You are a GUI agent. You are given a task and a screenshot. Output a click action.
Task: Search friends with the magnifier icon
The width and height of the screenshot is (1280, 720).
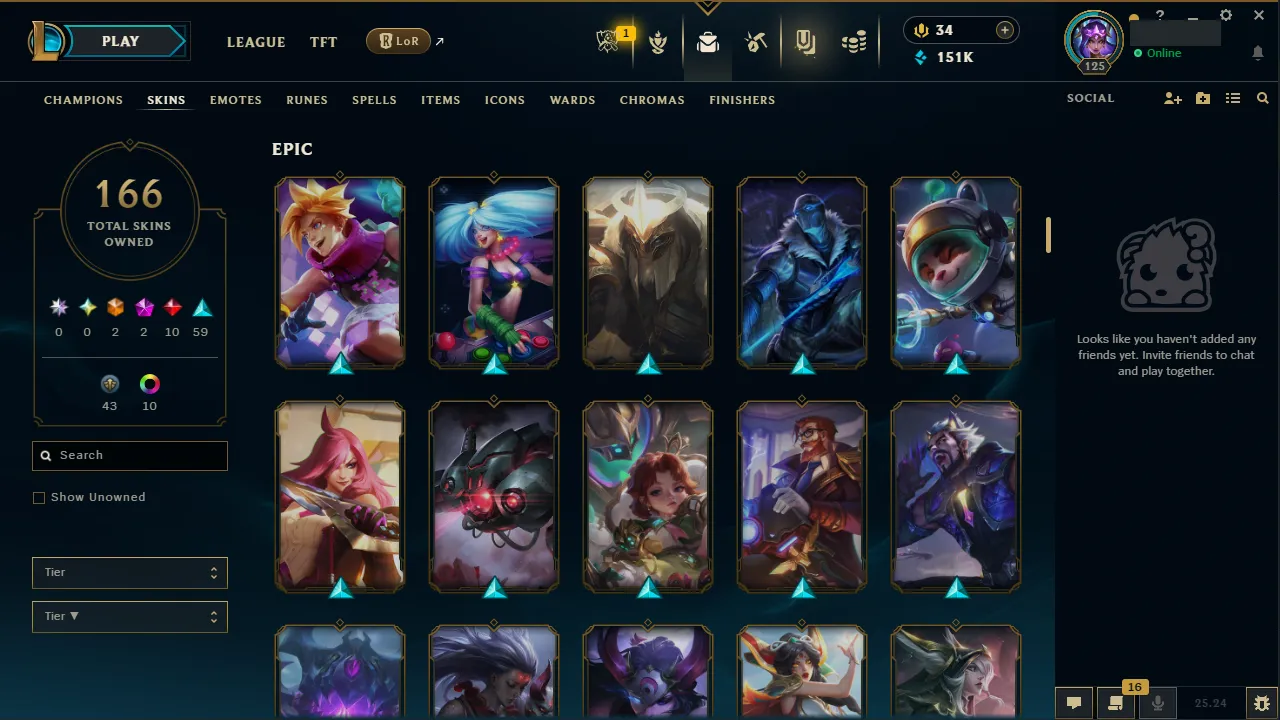(1262, 98)
